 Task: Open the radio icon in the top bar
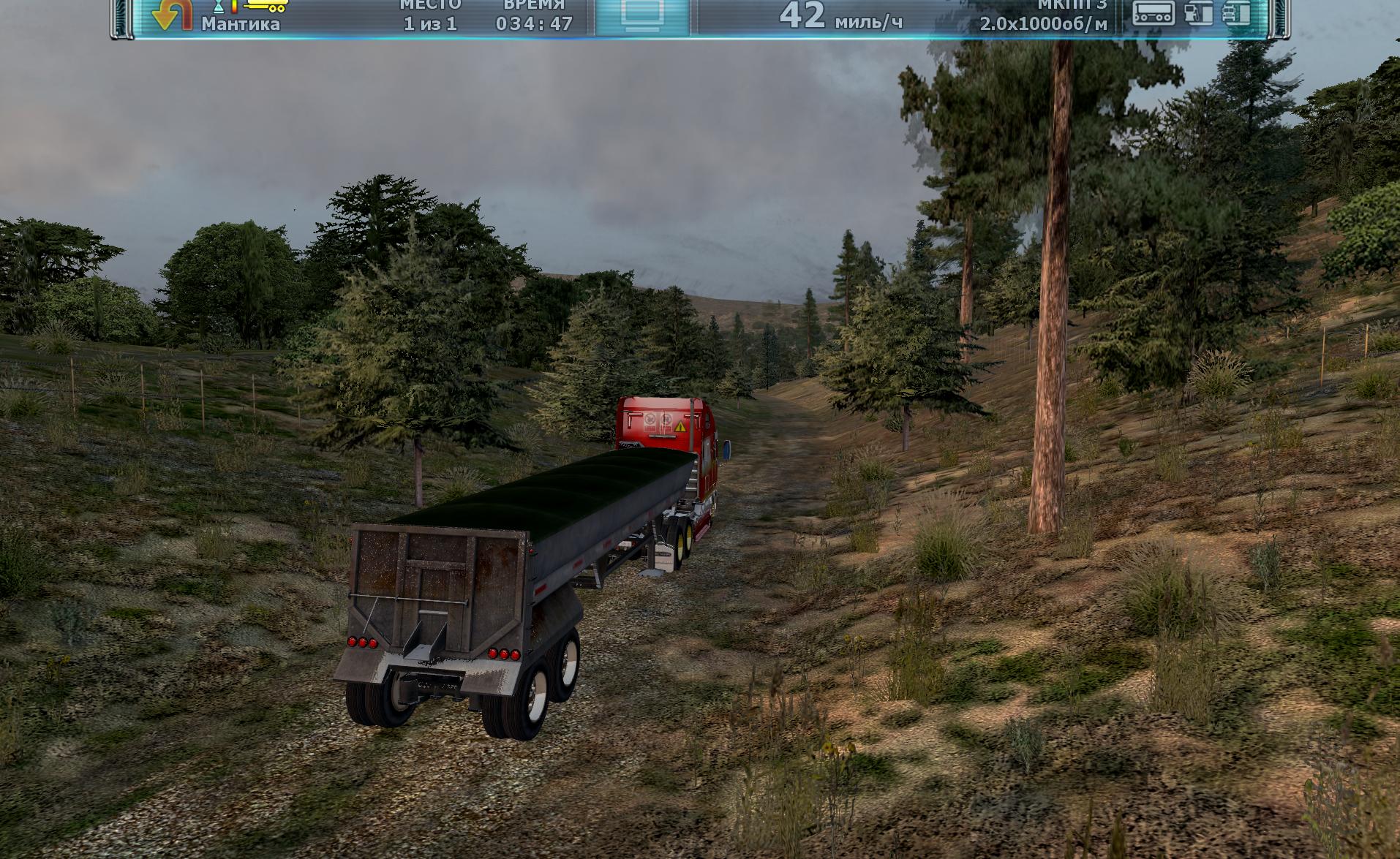(1153, 13)
